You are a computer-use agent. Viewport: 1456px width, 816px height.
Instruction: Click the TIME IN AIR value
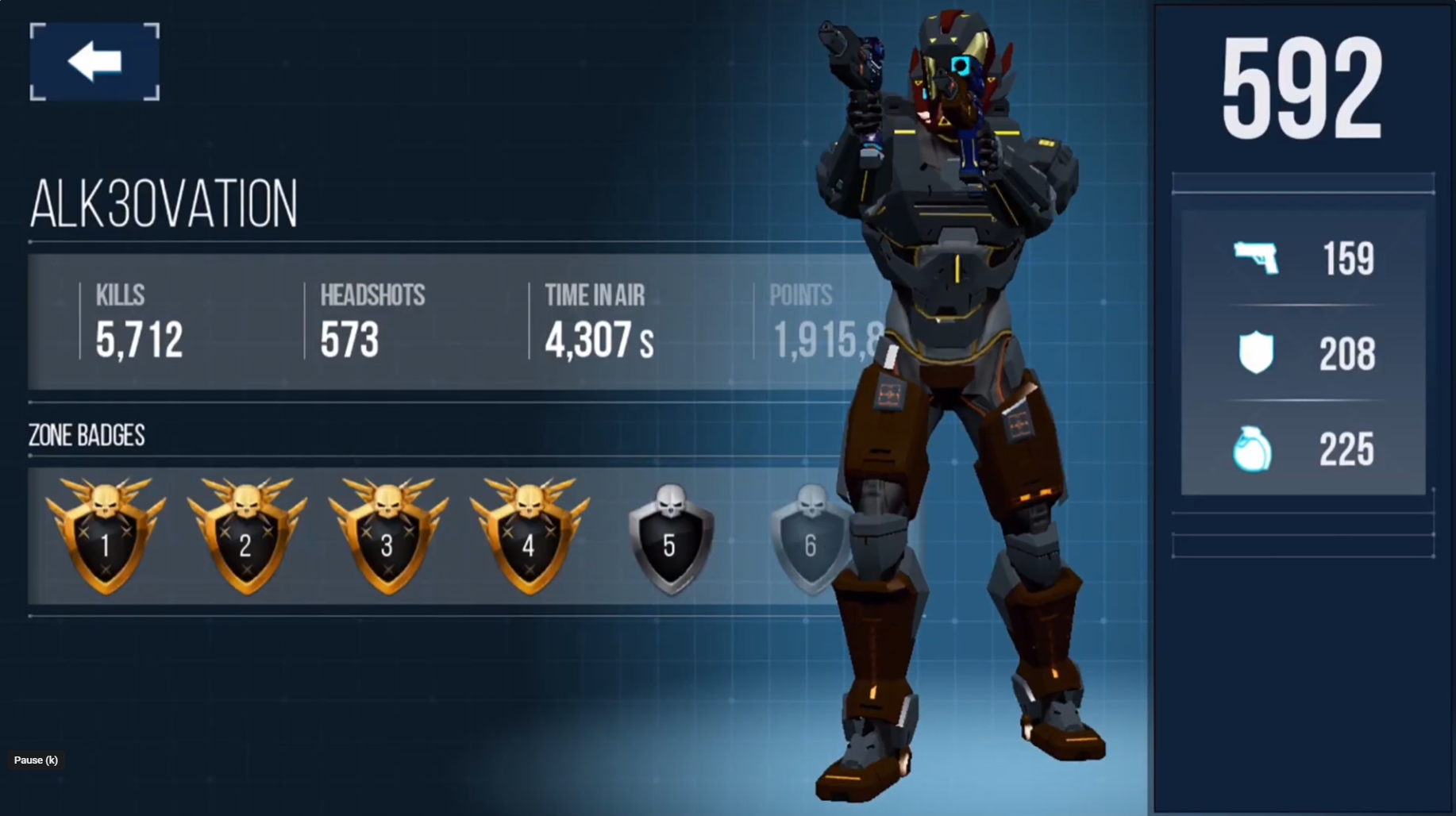tap(597, 339)
